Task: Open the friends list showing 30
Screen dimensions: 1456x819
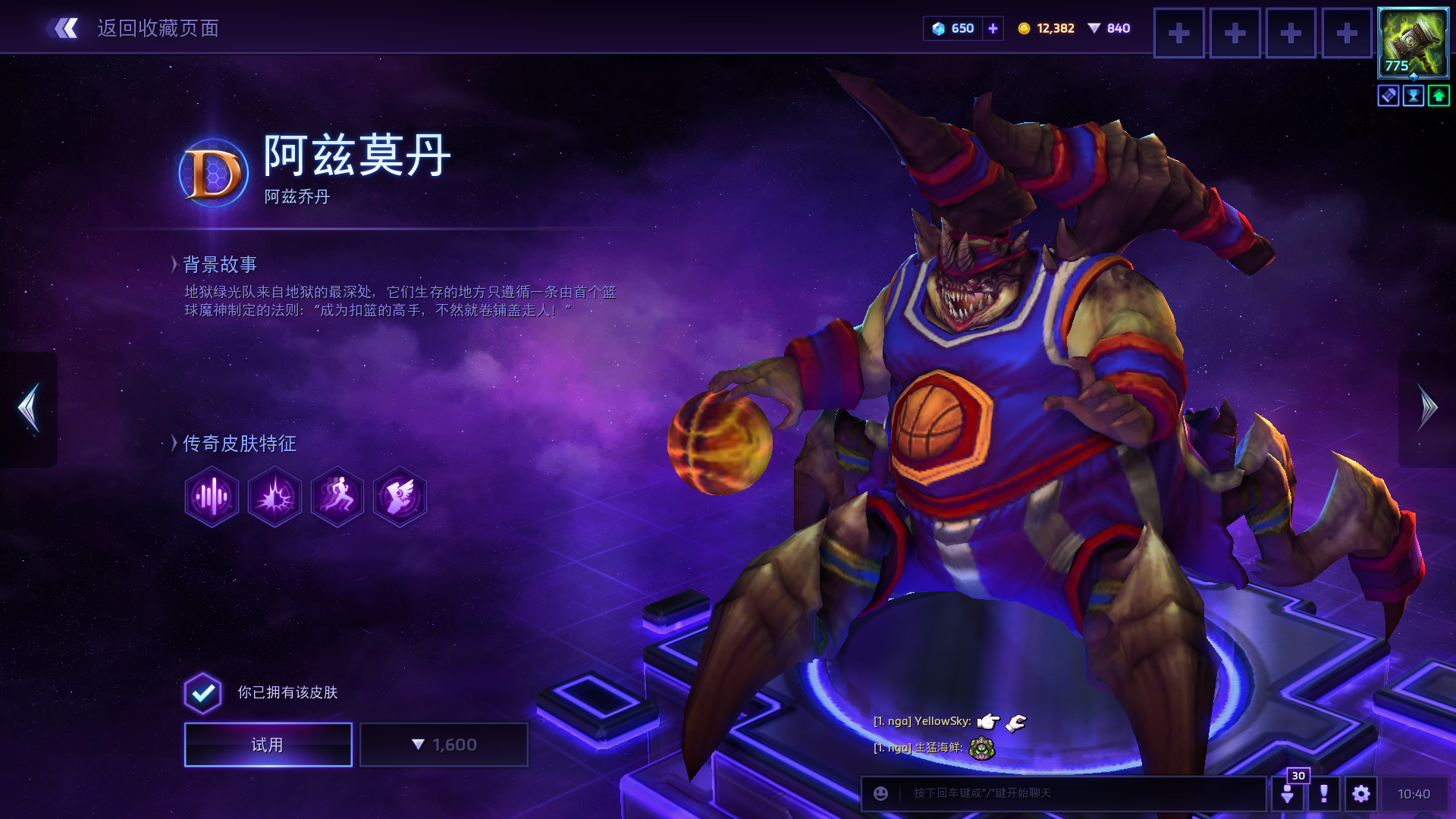Action: (1288, 792)
